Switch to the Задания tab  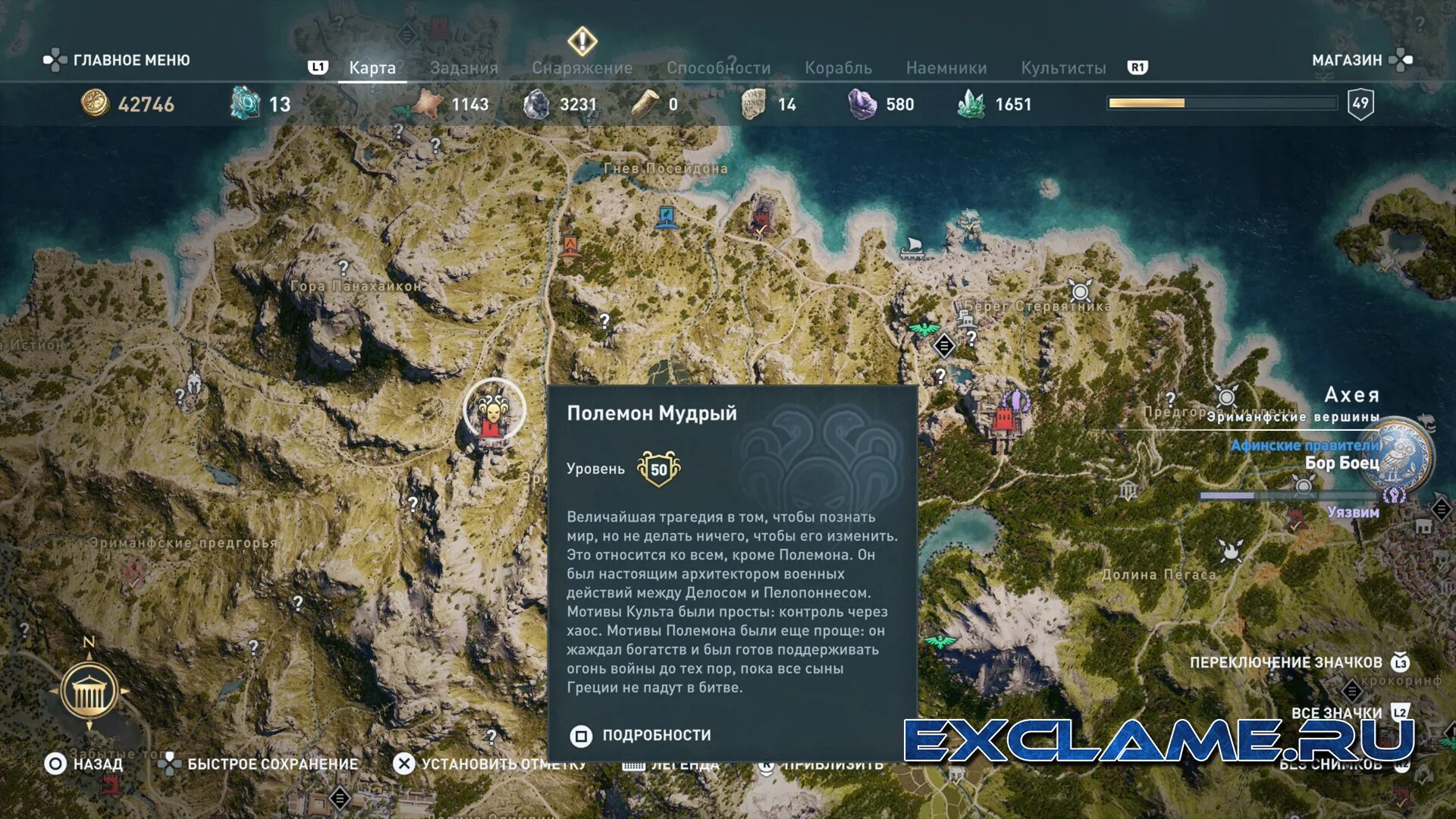464,68
